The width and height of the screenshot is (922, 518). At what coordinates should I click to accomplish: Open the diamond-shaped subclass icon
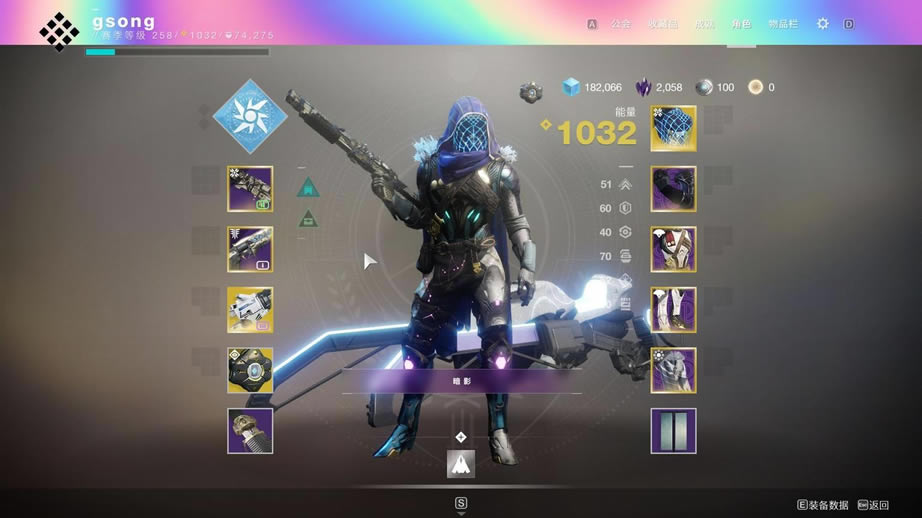[x=250, y=116]
